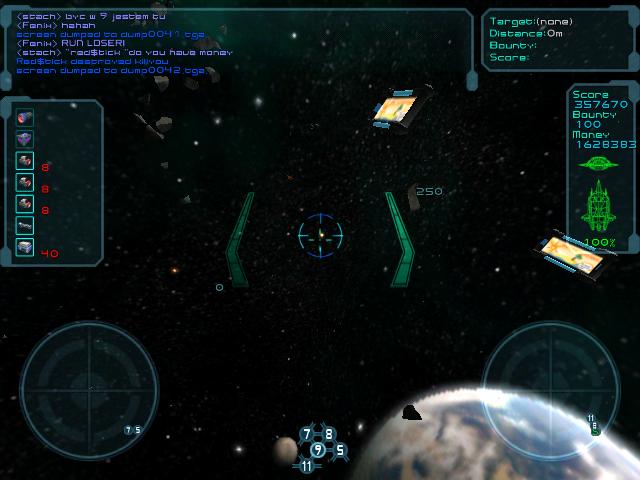
Task: Pick sector 11 on the sector map
Action: point(306,466)
